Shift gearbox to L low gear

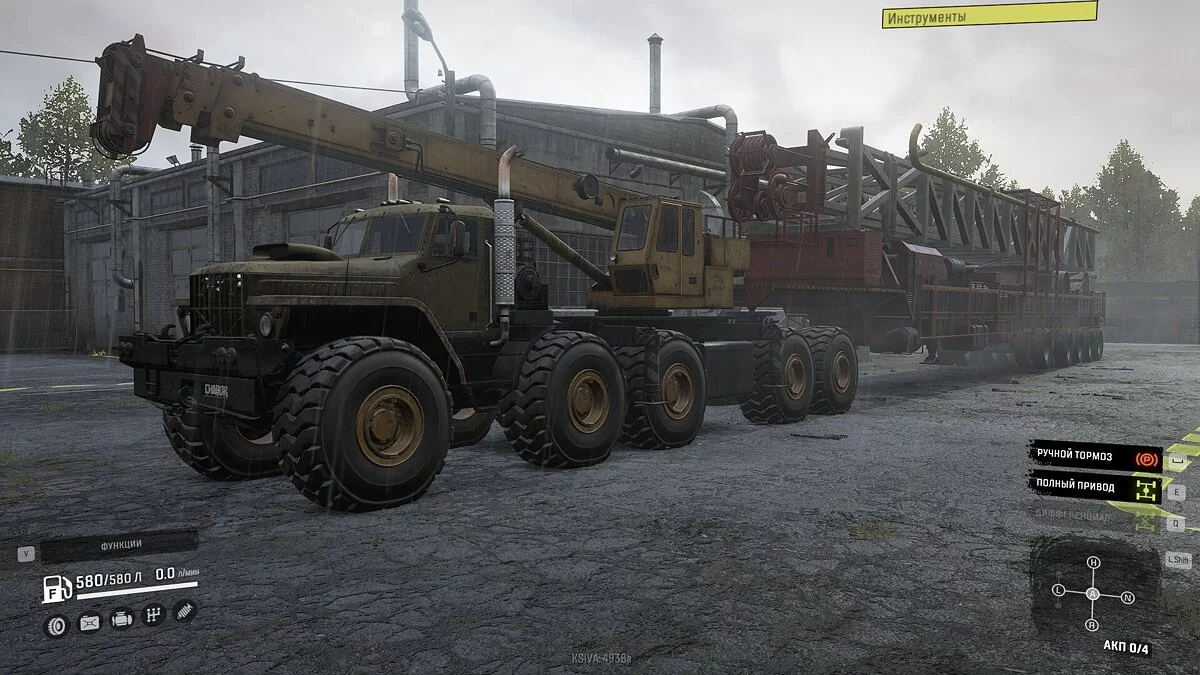(x=1059, y=591)
